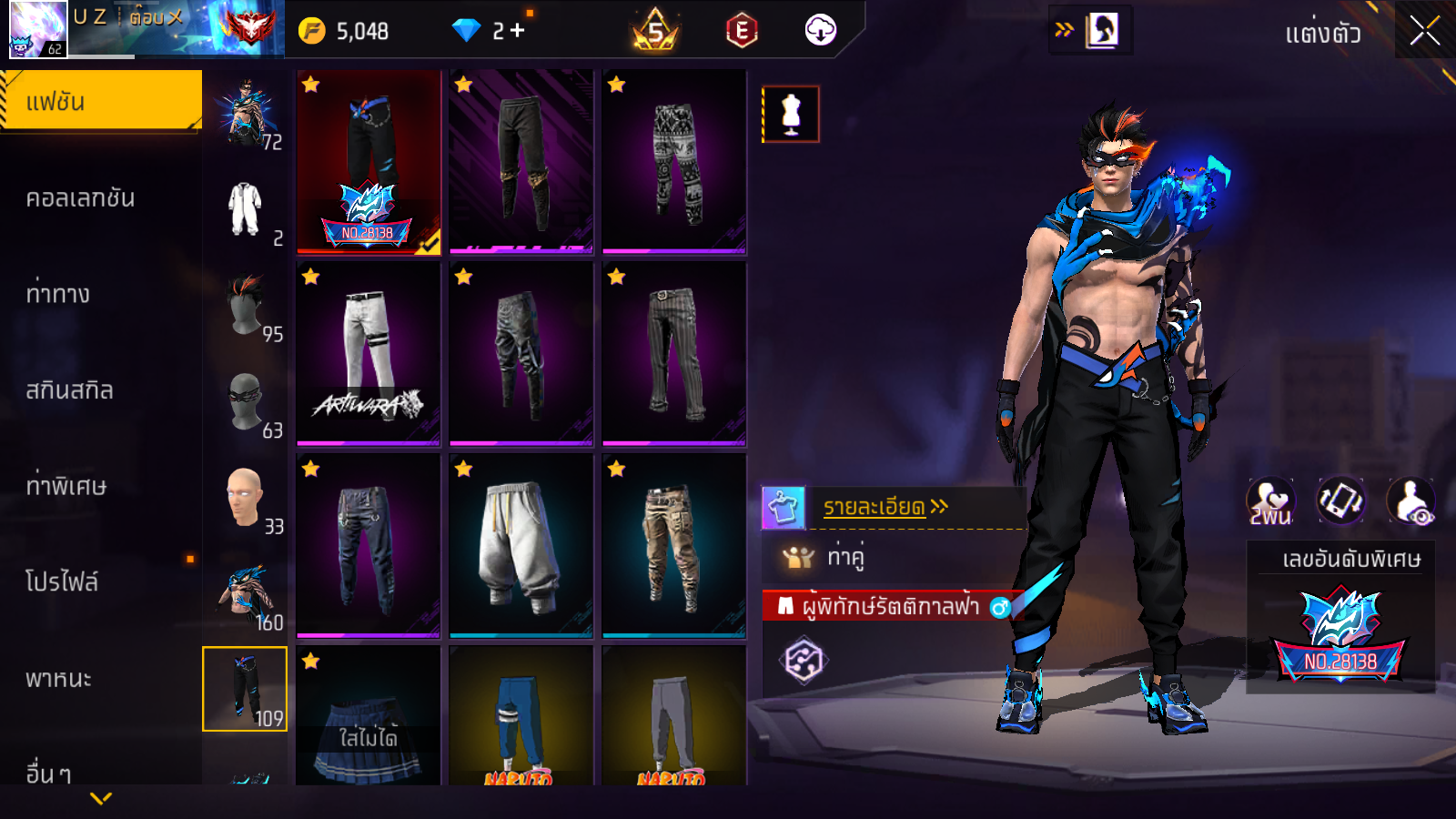The image size is (1456, 819).
Task: Select the โปรไฟล์ profile tab
Action: coord(62,582)
